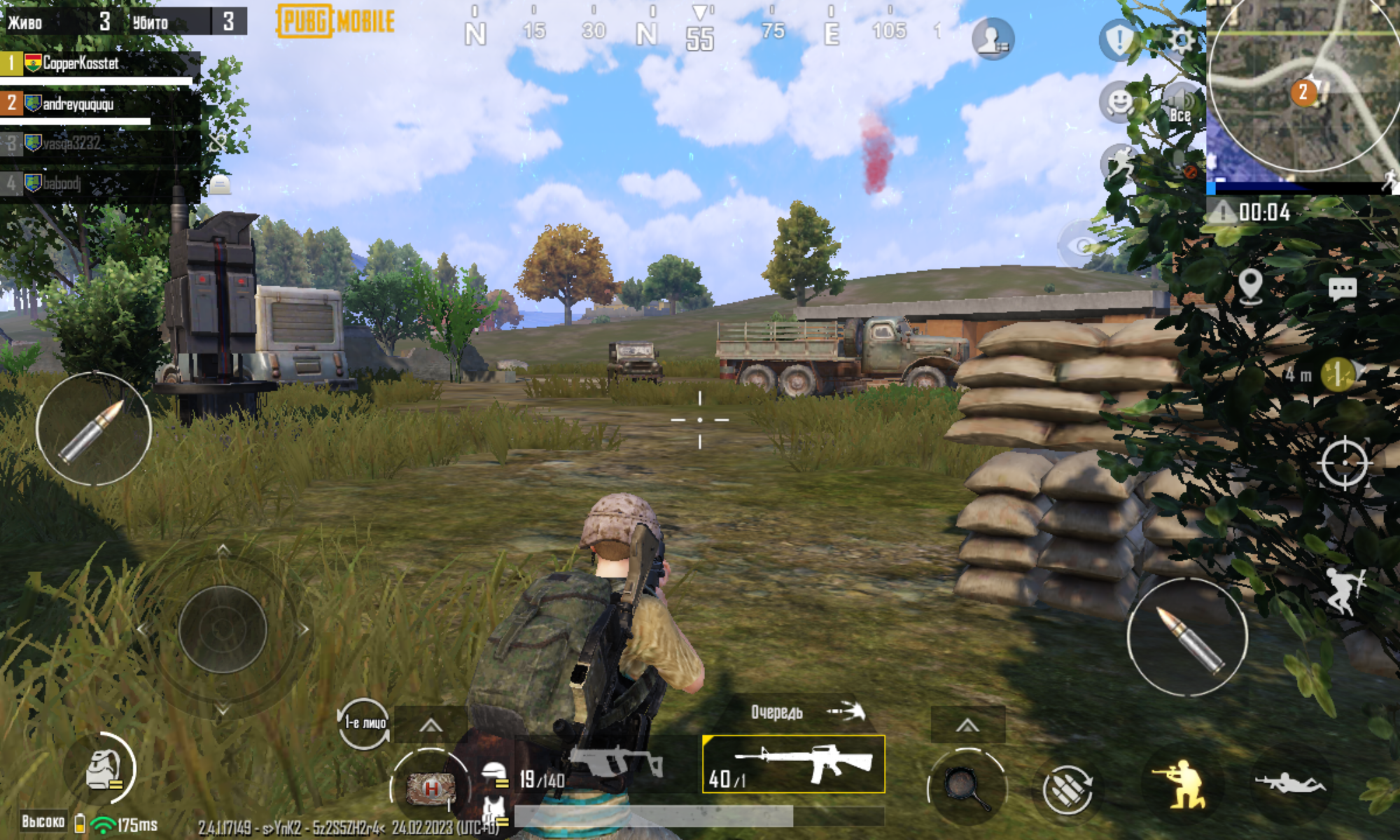Place a map location marker
The height and width of the screenshot is (840, 1400).
1250,286
